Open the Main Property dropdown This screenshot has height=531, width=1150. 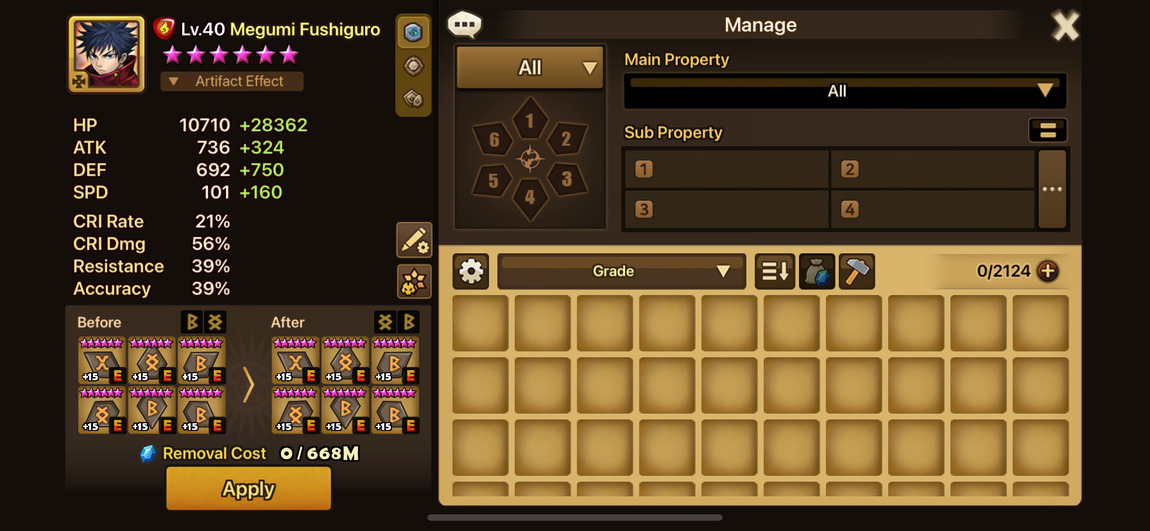[844, 91]
